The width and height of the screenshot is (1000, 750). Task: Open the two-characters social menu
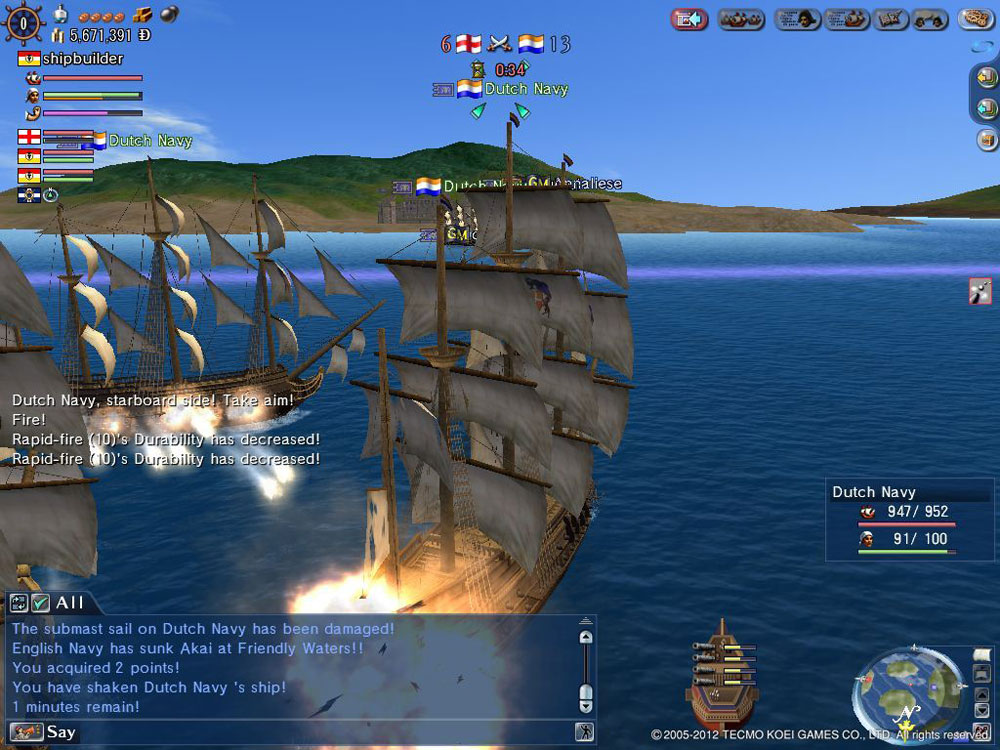click(x=931, y=19)
